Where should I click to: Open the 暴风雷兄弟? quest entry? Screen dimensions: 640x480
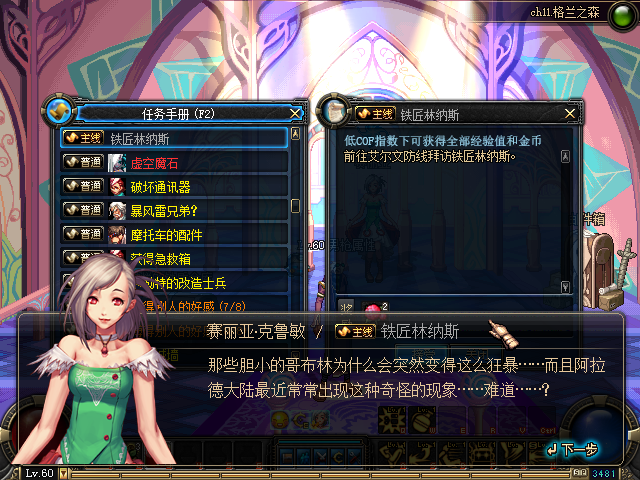(174, 210)
